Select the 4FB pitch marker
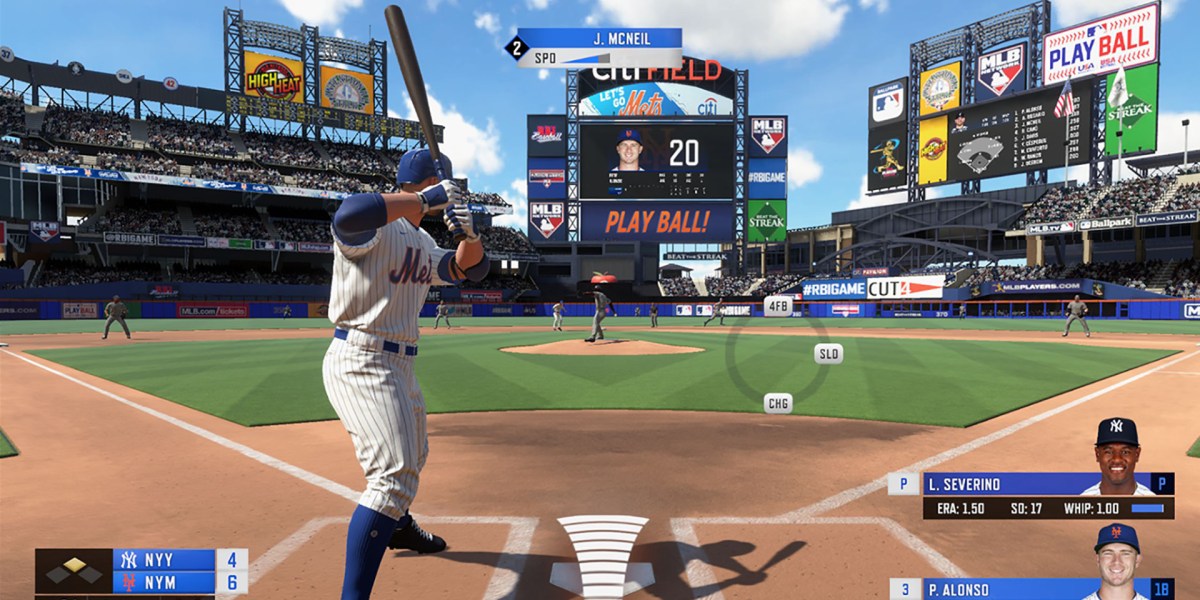 778,305
